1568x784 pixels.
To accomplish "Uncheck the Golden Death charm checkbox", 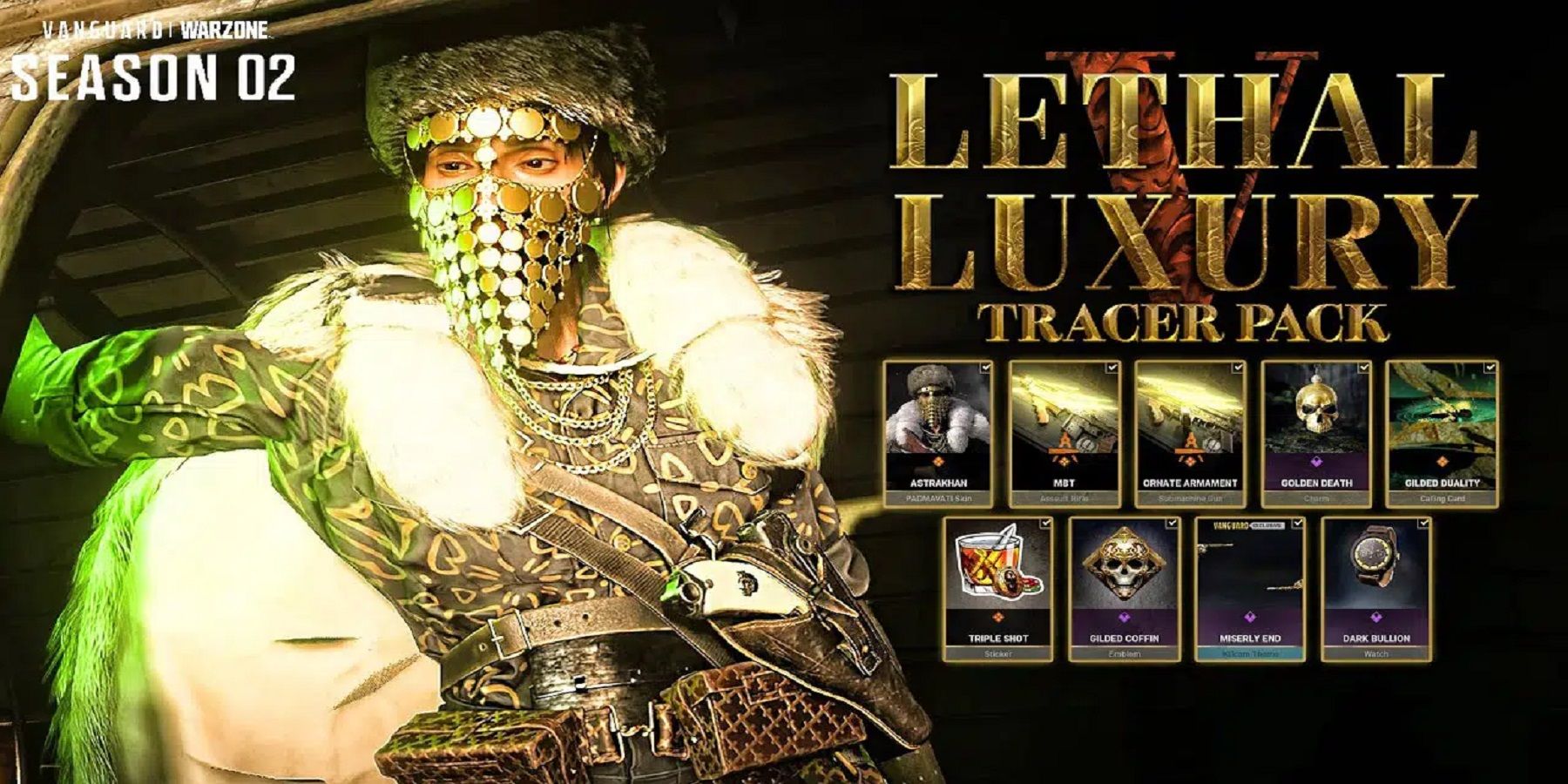I will pyautogui.click(x=1366, y=366).
